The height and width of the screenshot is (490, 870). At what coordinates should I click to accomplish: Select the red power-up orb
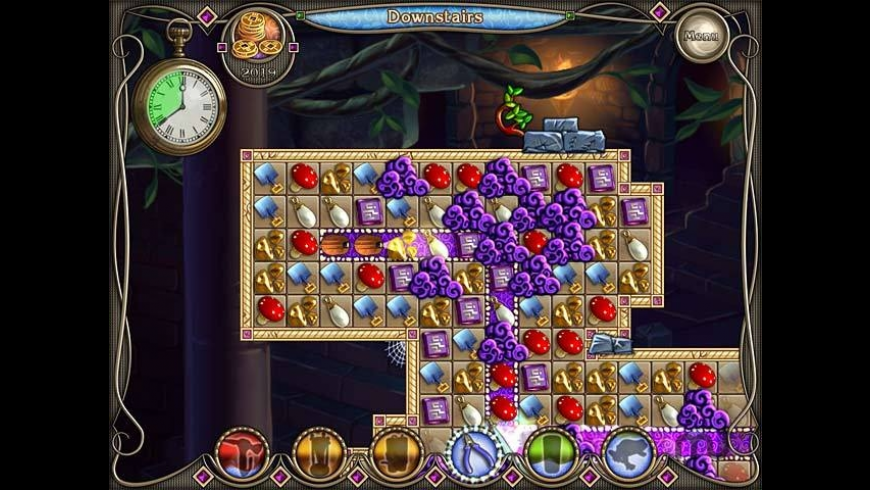[x=240, y=454]
